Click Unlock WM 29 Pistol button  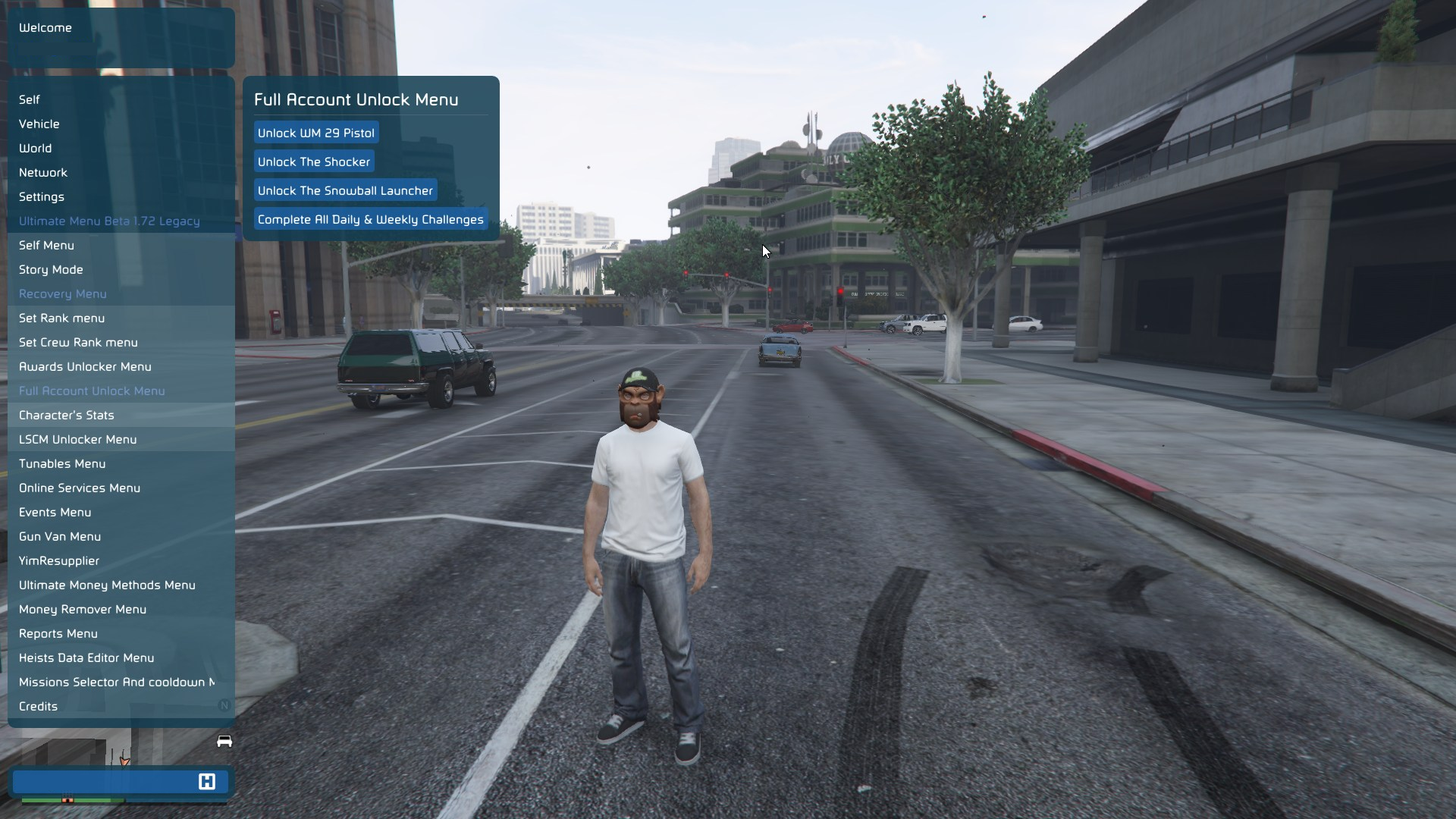click(x=315, y=133)
